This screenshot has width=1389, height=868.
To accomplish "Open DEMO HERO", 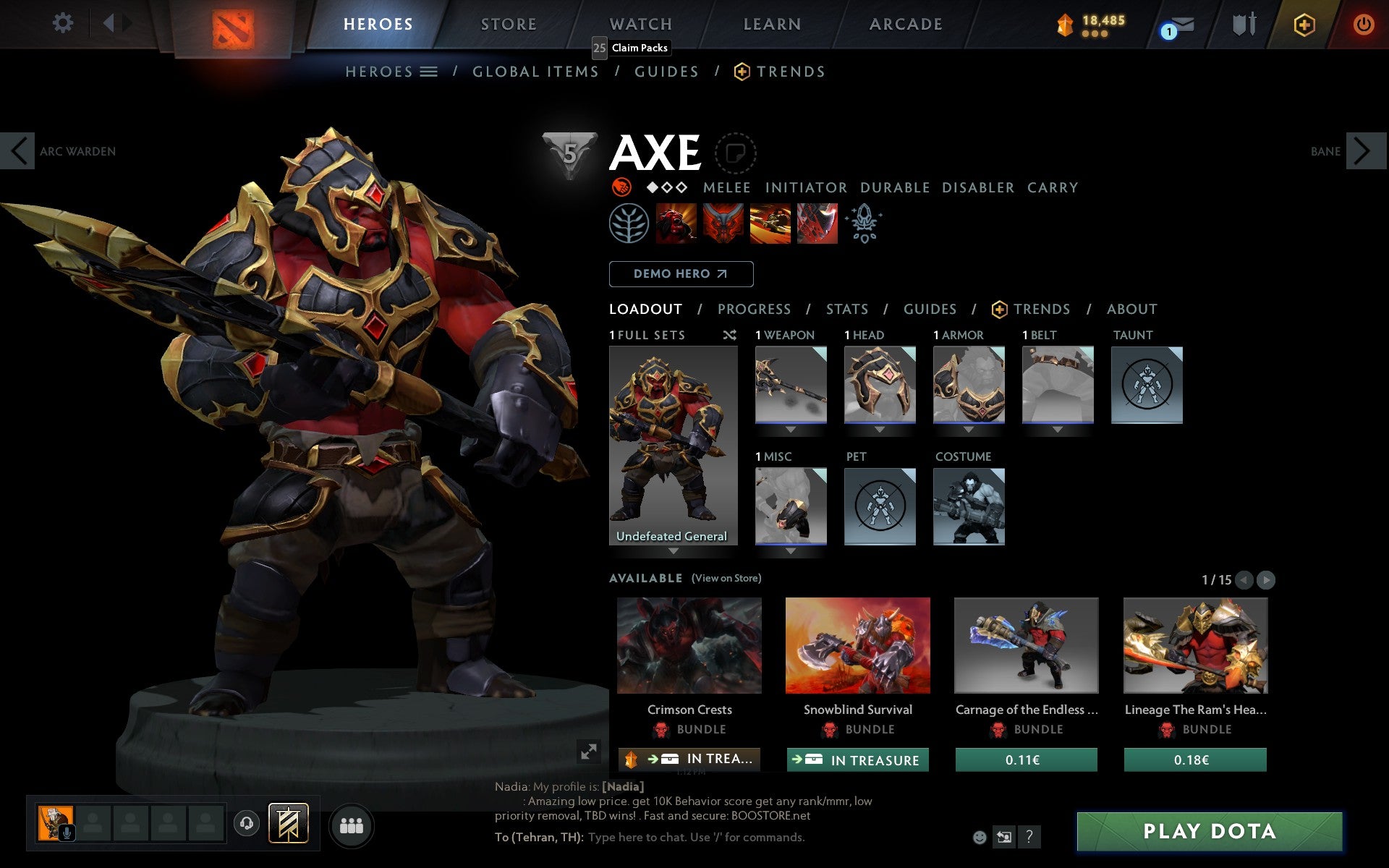I will 680,273.
